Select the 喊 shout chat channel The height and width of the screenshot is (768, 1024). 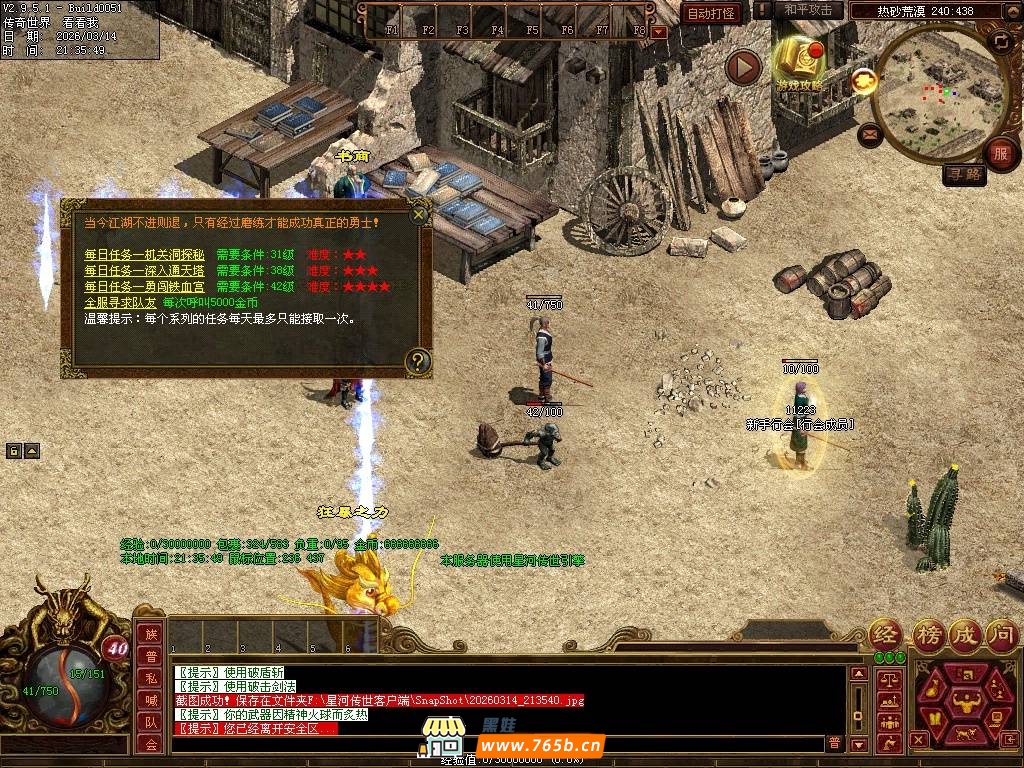[x=150, y=700]
